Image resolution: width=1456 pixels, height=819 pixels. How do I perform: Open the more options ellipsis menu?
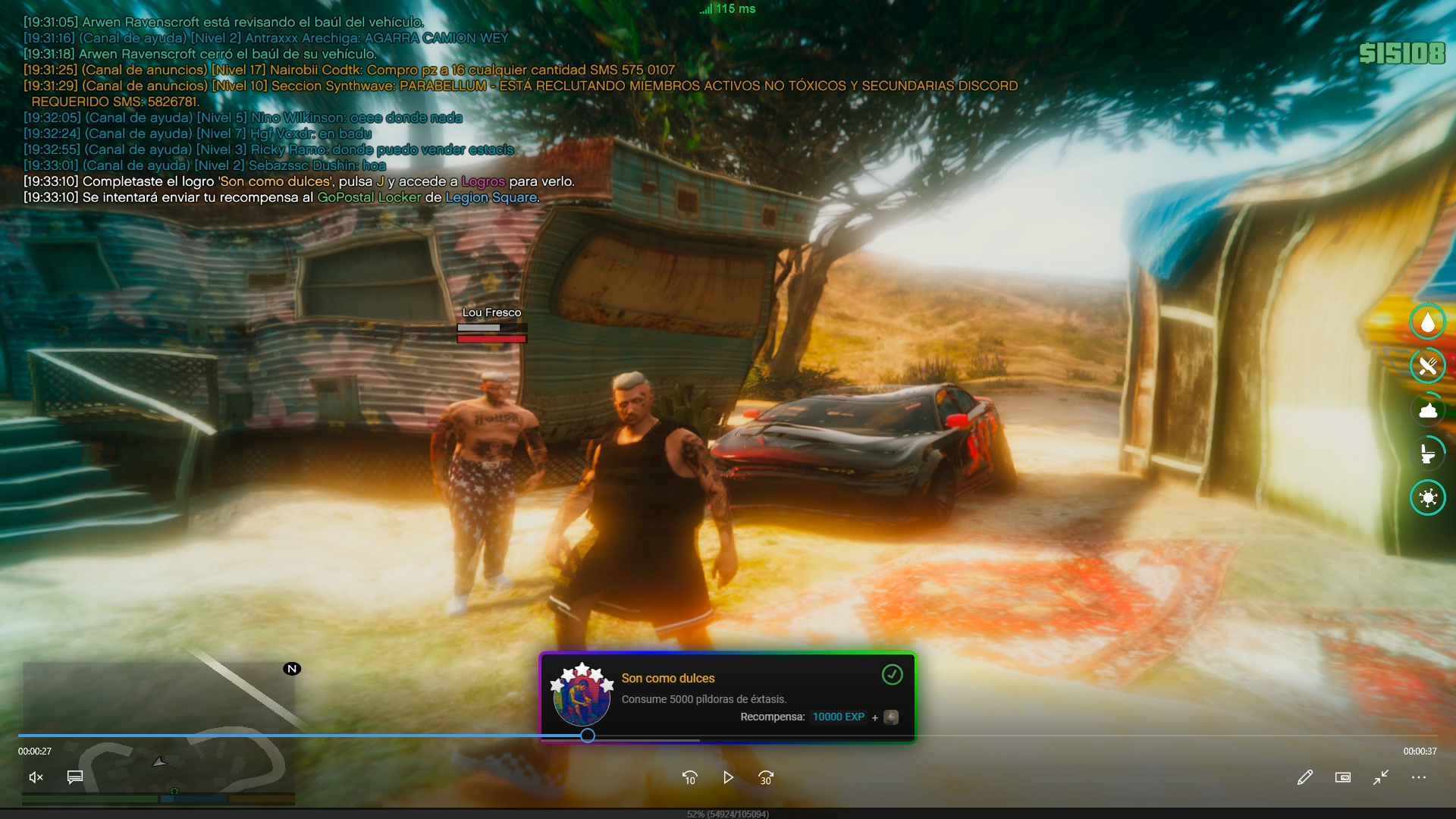point(1419,777)
